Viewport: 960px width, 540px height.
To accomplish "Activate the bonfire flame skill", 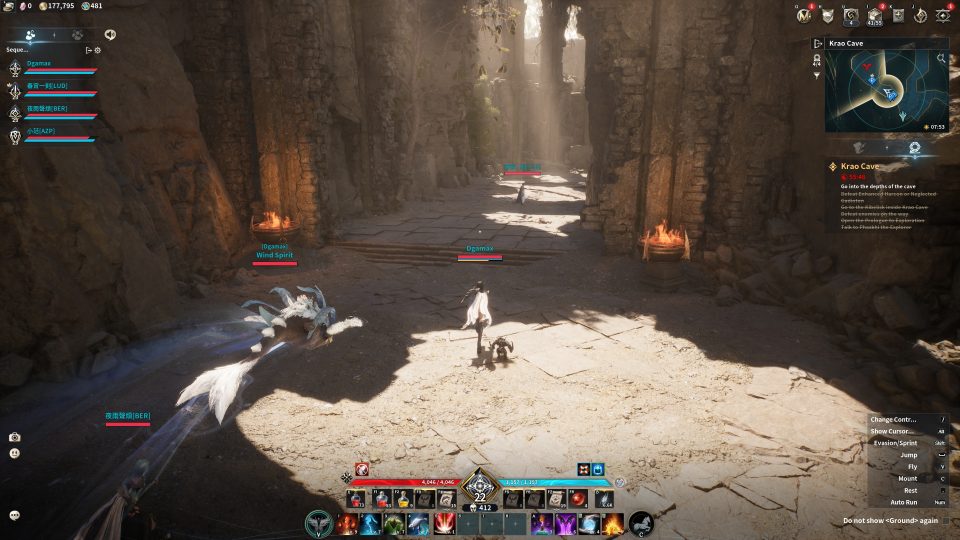I will click(612, 523).
